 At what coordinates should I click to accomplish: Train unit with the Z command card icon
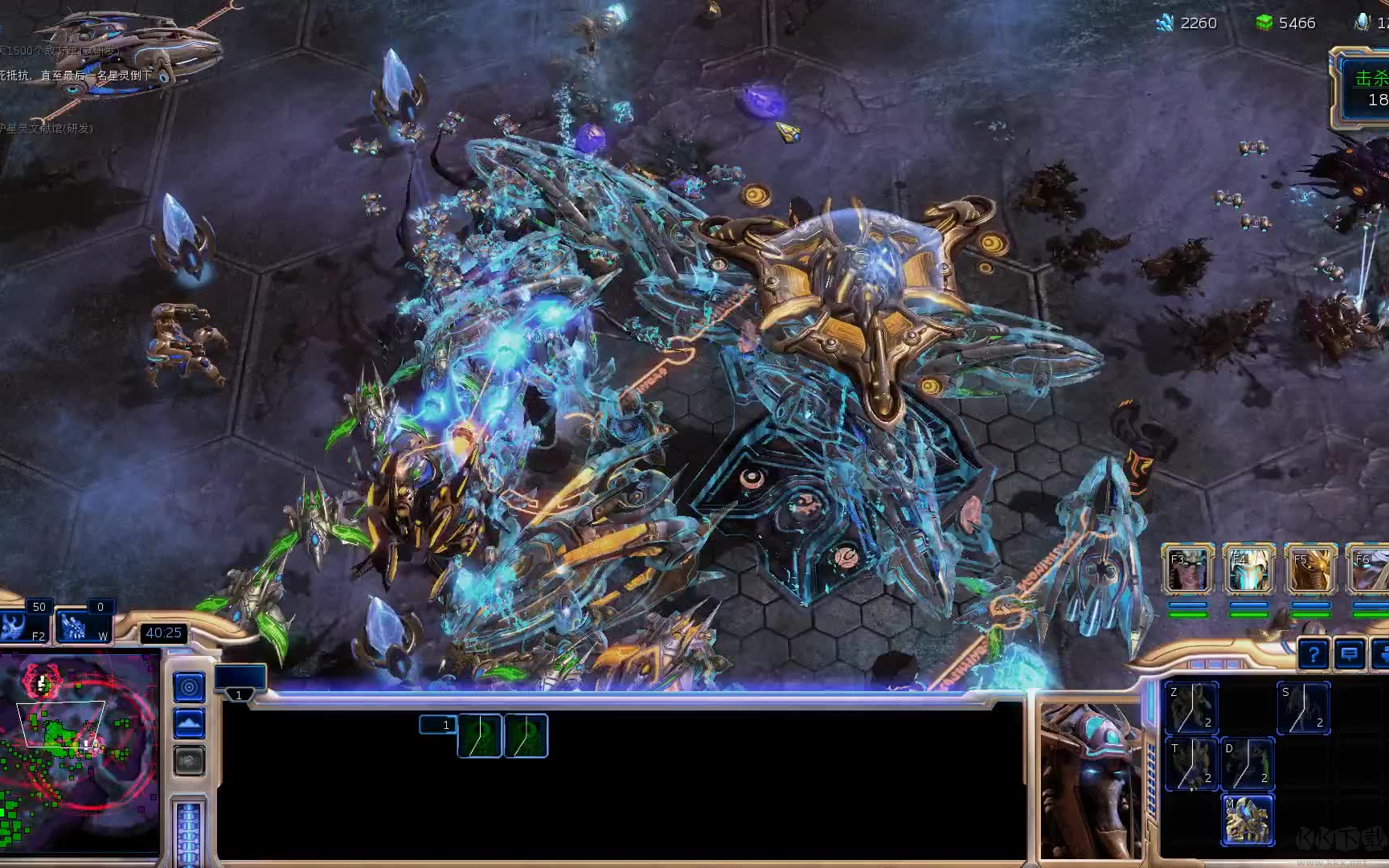click(1191, 708)
